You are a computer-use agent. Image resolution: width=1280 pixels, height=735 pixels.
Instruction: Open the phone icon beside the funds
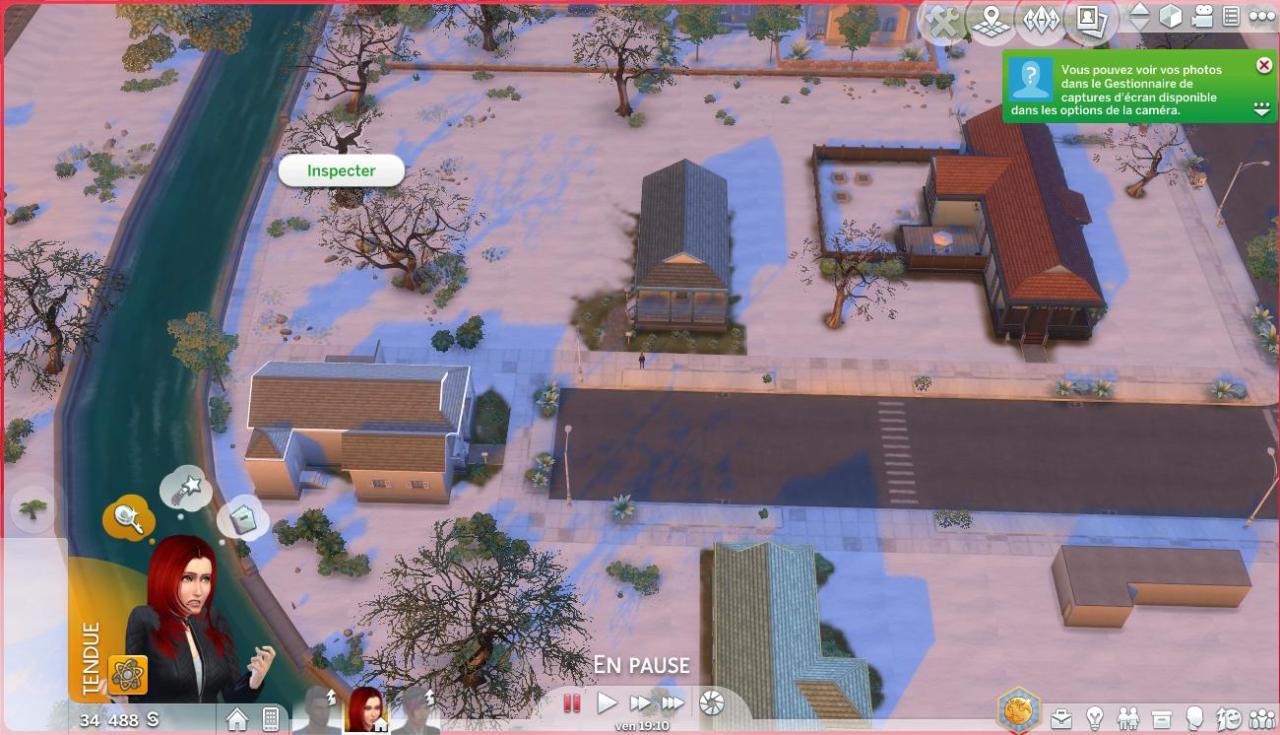[x=270, y=718]
